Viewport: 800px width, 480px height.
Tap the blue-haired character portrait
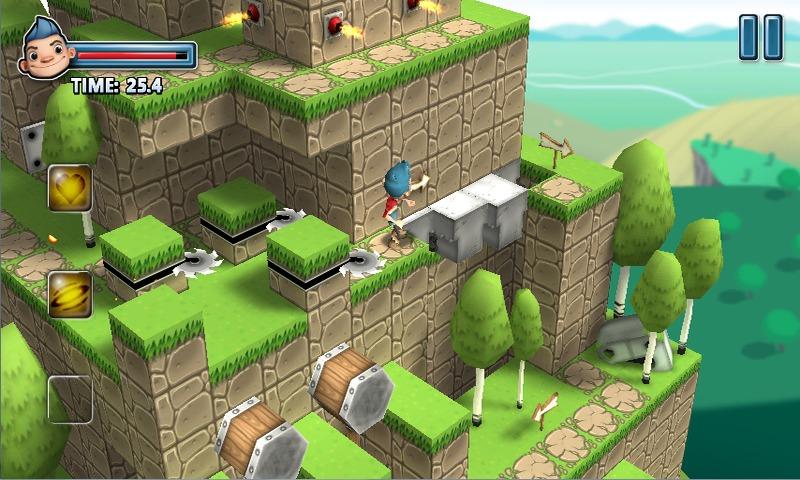pyautogui.click(x=43, y=53)
